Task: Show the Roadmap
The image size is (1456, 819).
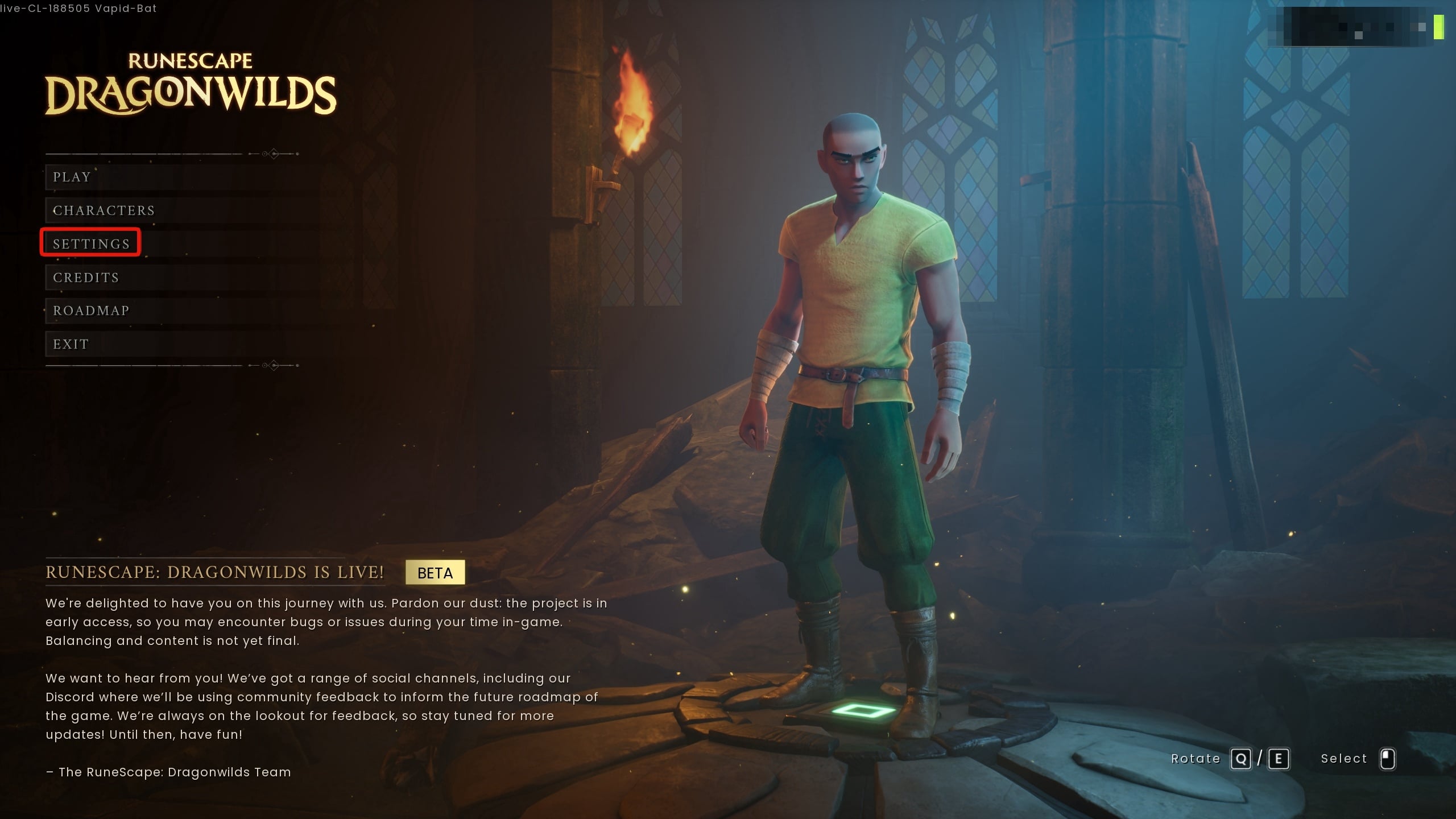Action: pos(91,311)
